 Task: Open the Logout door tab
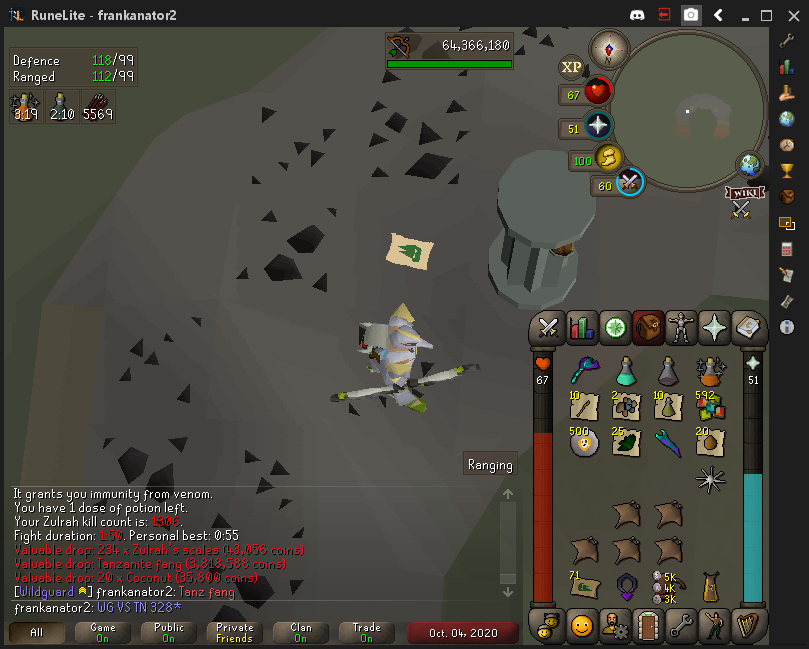pyautogui.click(x=650, y=627)
